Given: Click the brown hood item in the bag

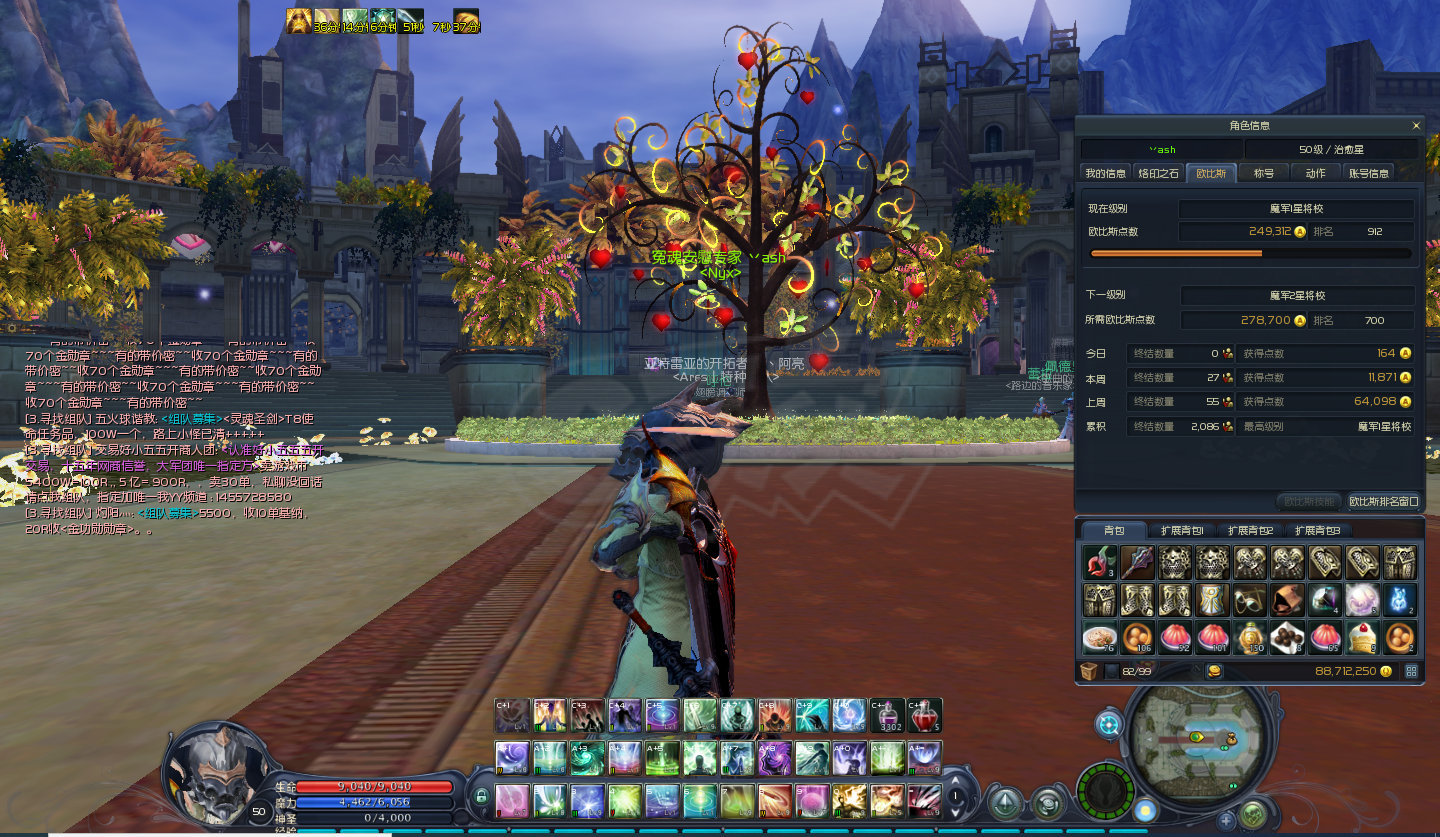Looking at the screenshot, I should (1287, 600).
